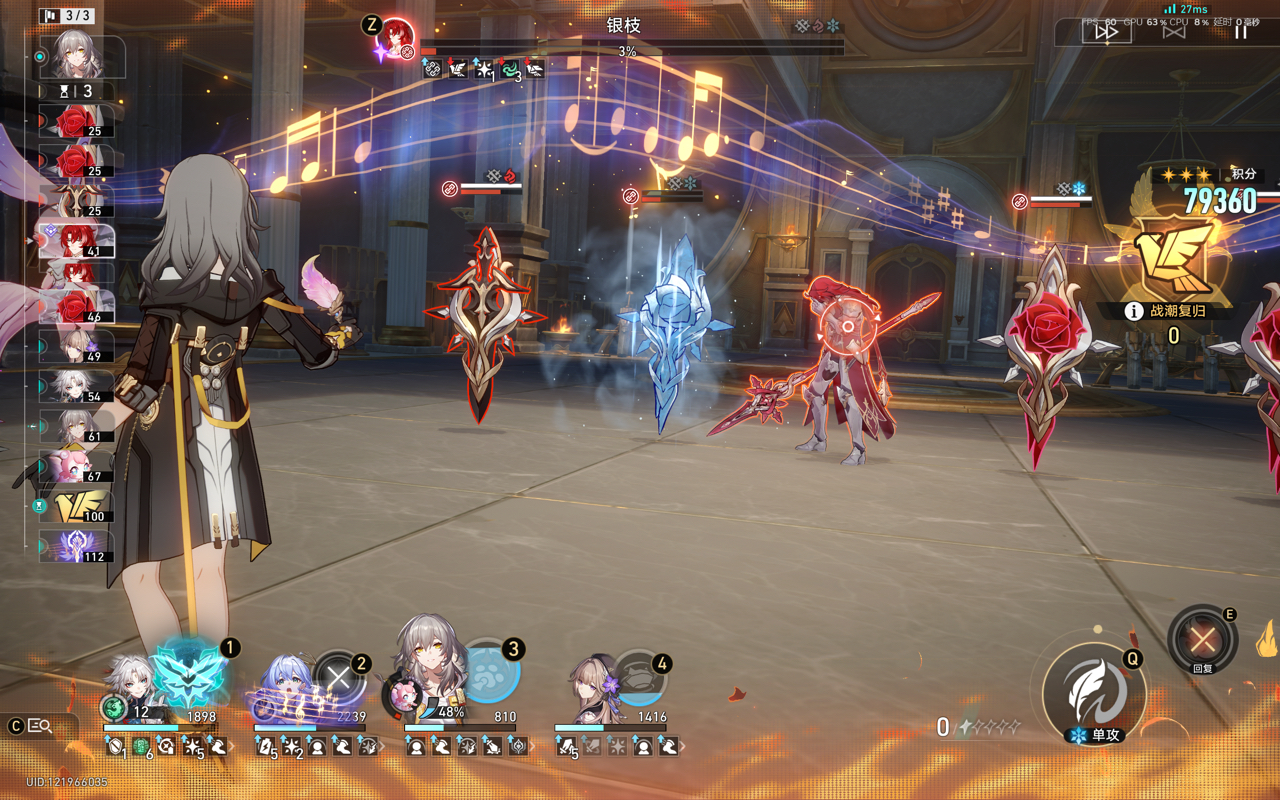Toggle the double-speed battle button
The width and height of the screenshot is (1280, 800).
coord(1107,32)
